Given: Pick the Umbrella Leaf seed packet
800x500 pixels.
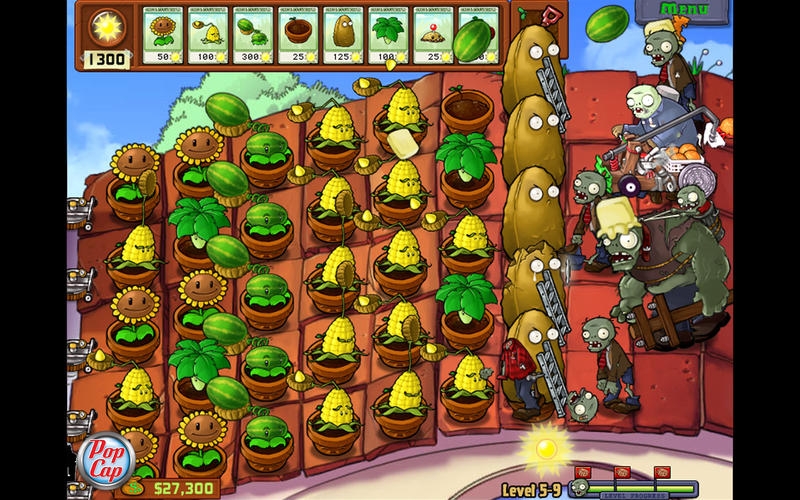Looking at the screenshot, I should (x=389, y=35).
